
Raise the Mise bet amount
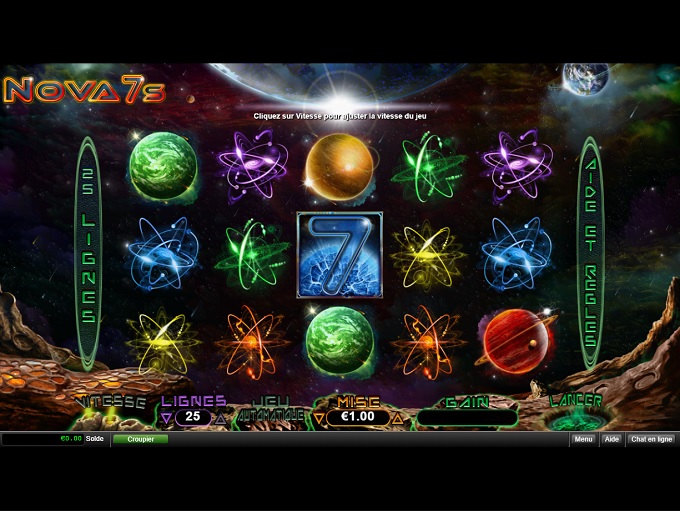click(x=397, y=417)
